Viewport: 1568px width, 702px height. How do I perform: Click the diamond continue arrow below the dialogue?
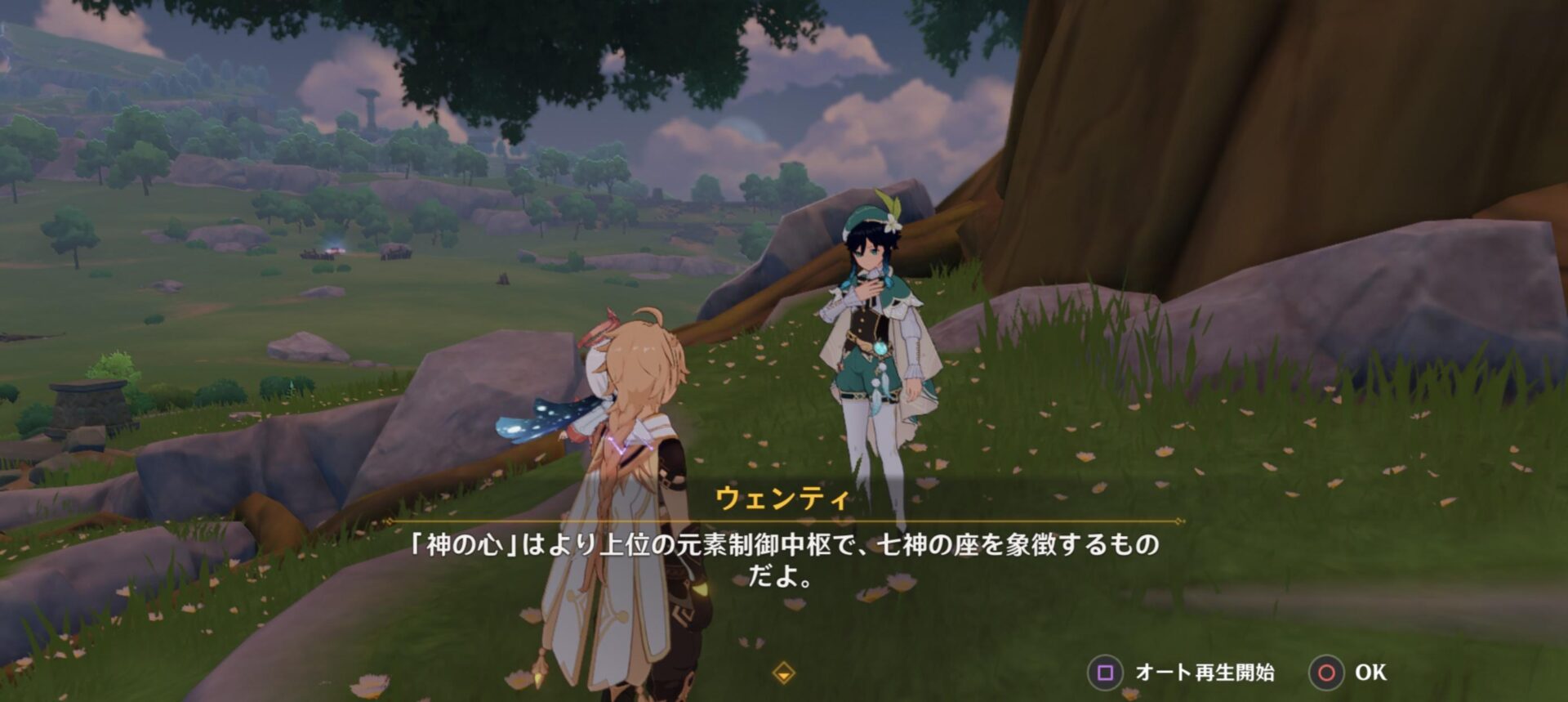(x=783, y=673)
